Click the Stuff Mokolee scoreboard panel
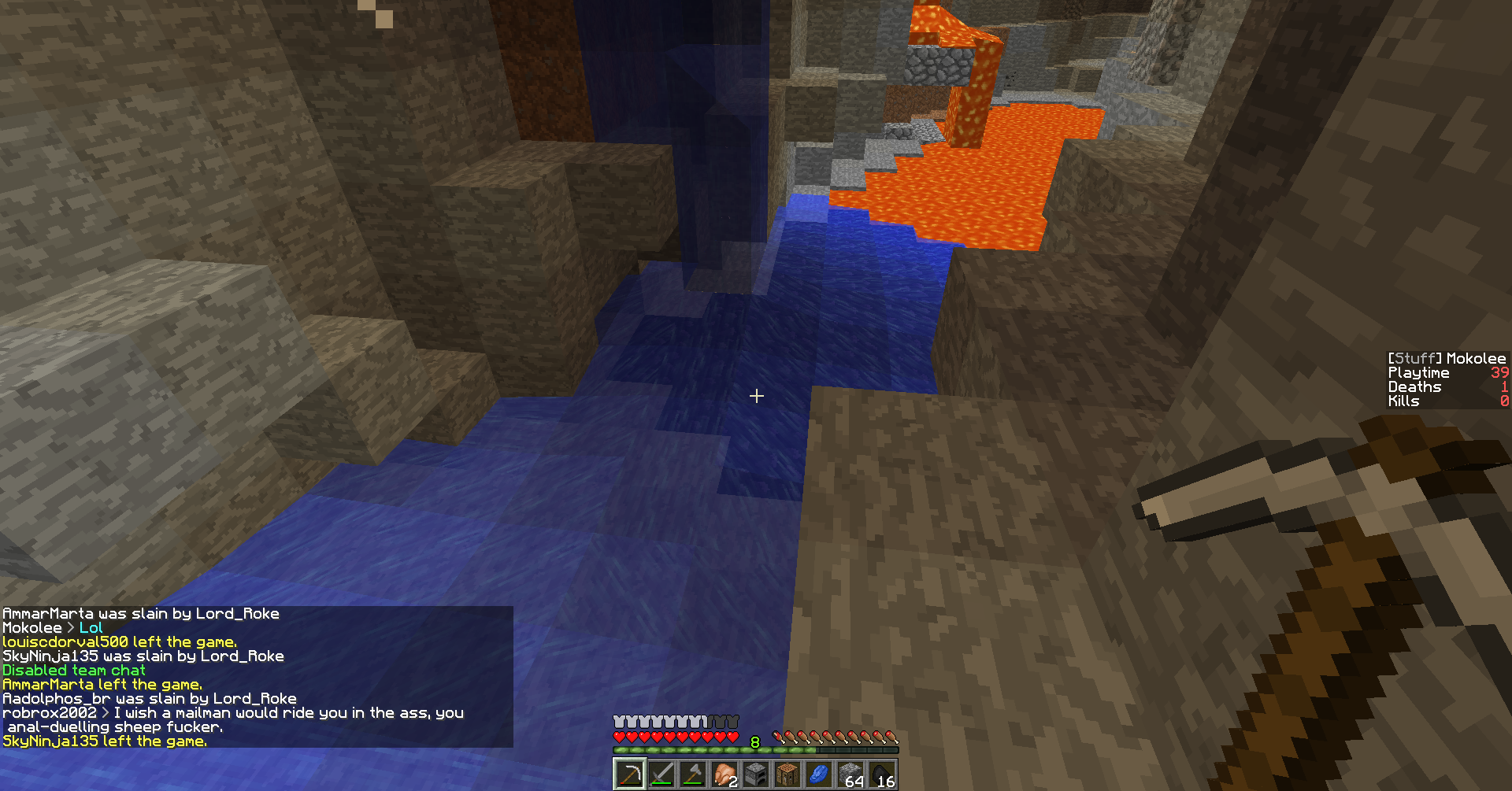Screen dimensions: 1512x791 point(1447,380)
